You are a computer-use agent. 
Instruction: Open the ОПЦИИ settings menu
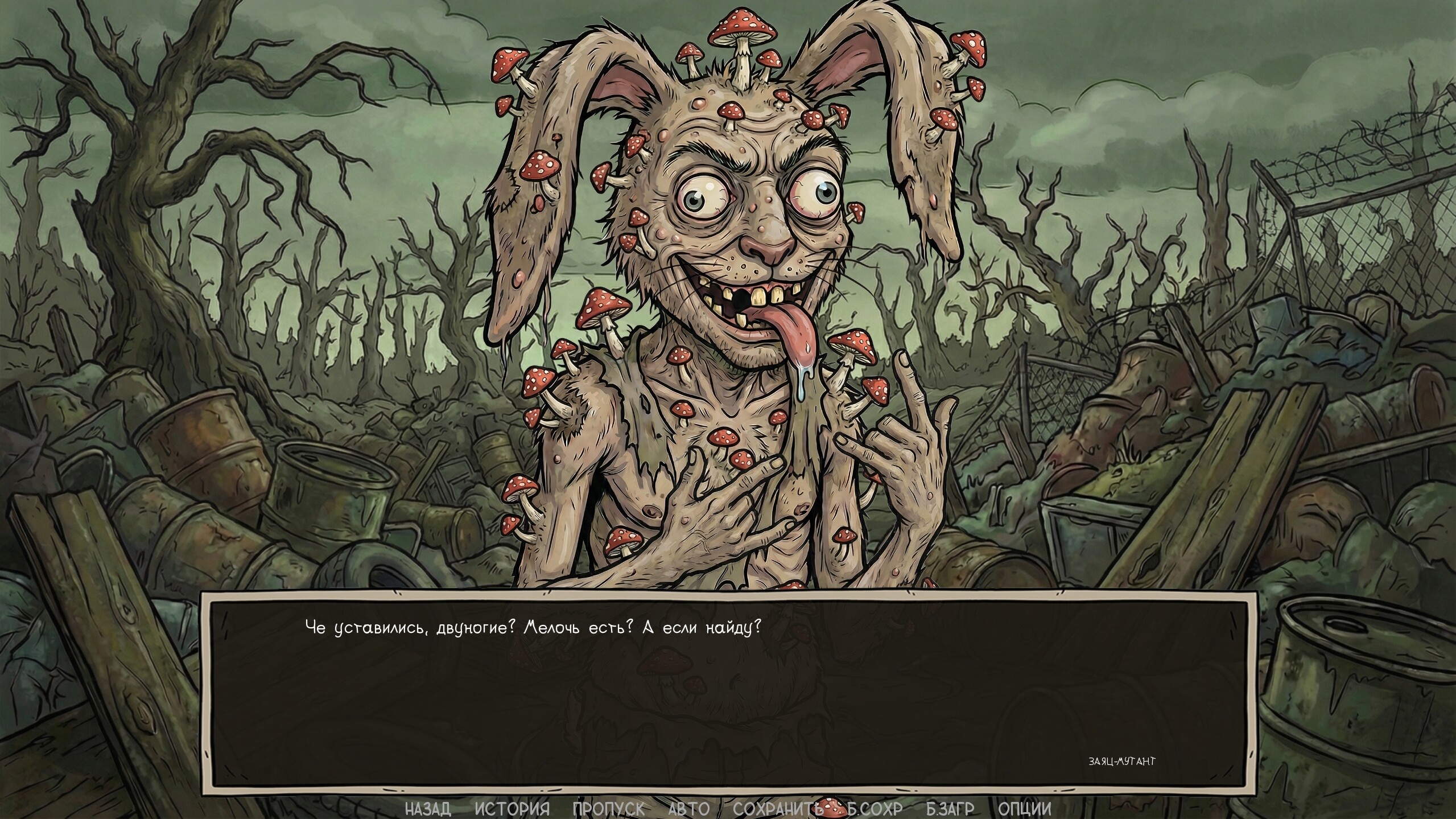1028,809
